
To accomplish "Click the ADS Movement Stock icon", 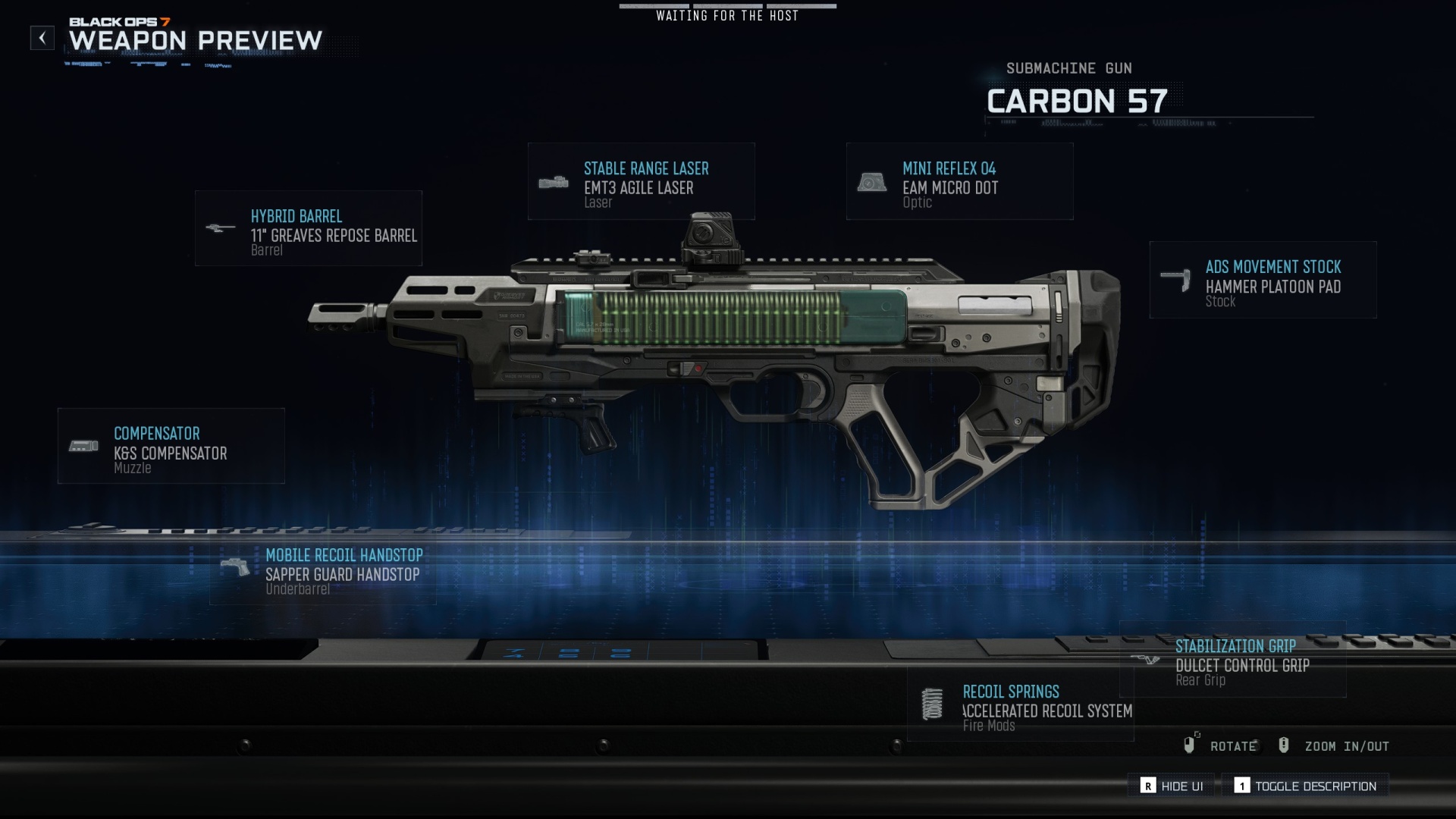I will [x=1176, y=278].
